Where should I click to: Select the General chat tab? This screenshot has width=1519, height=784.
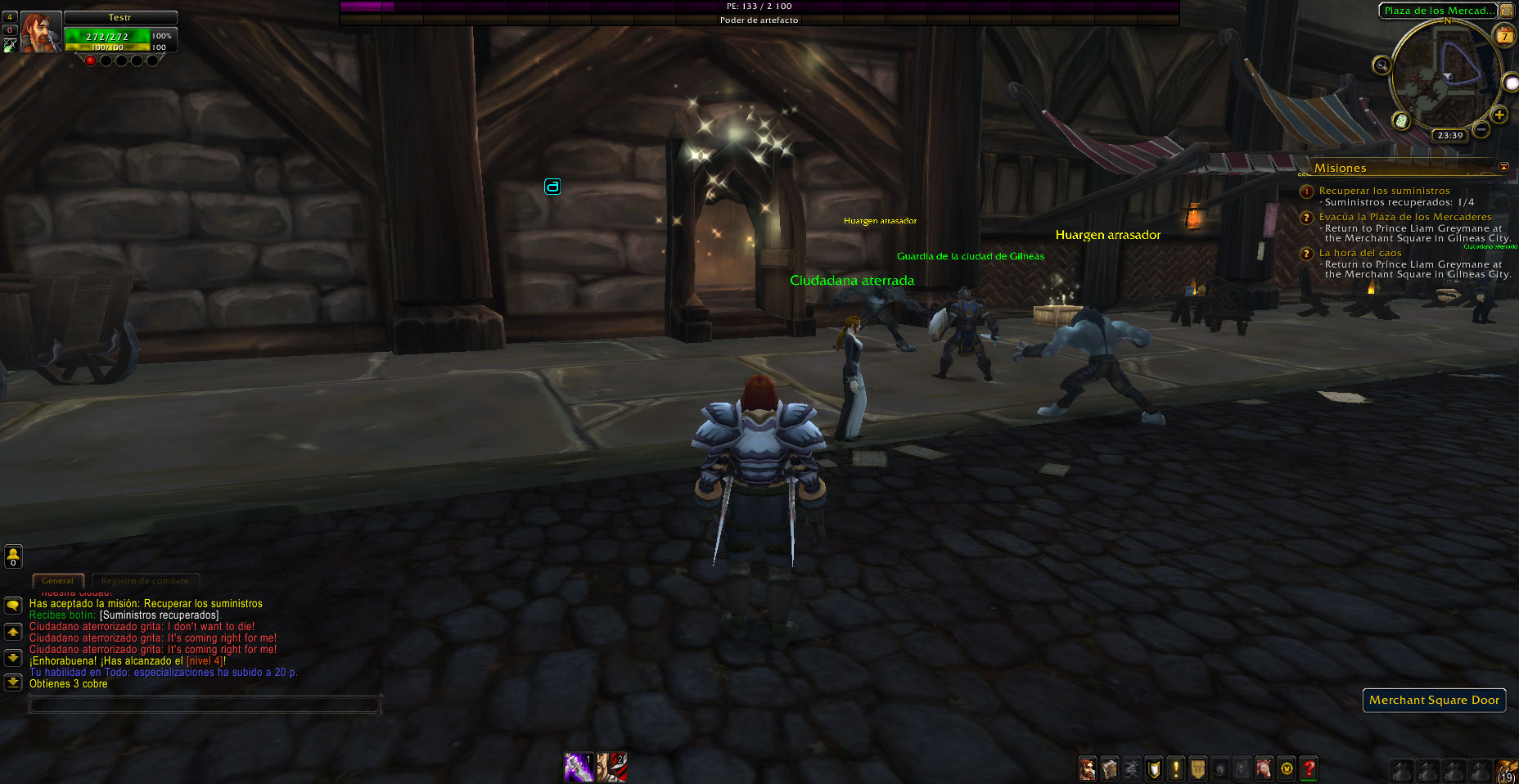57,581
